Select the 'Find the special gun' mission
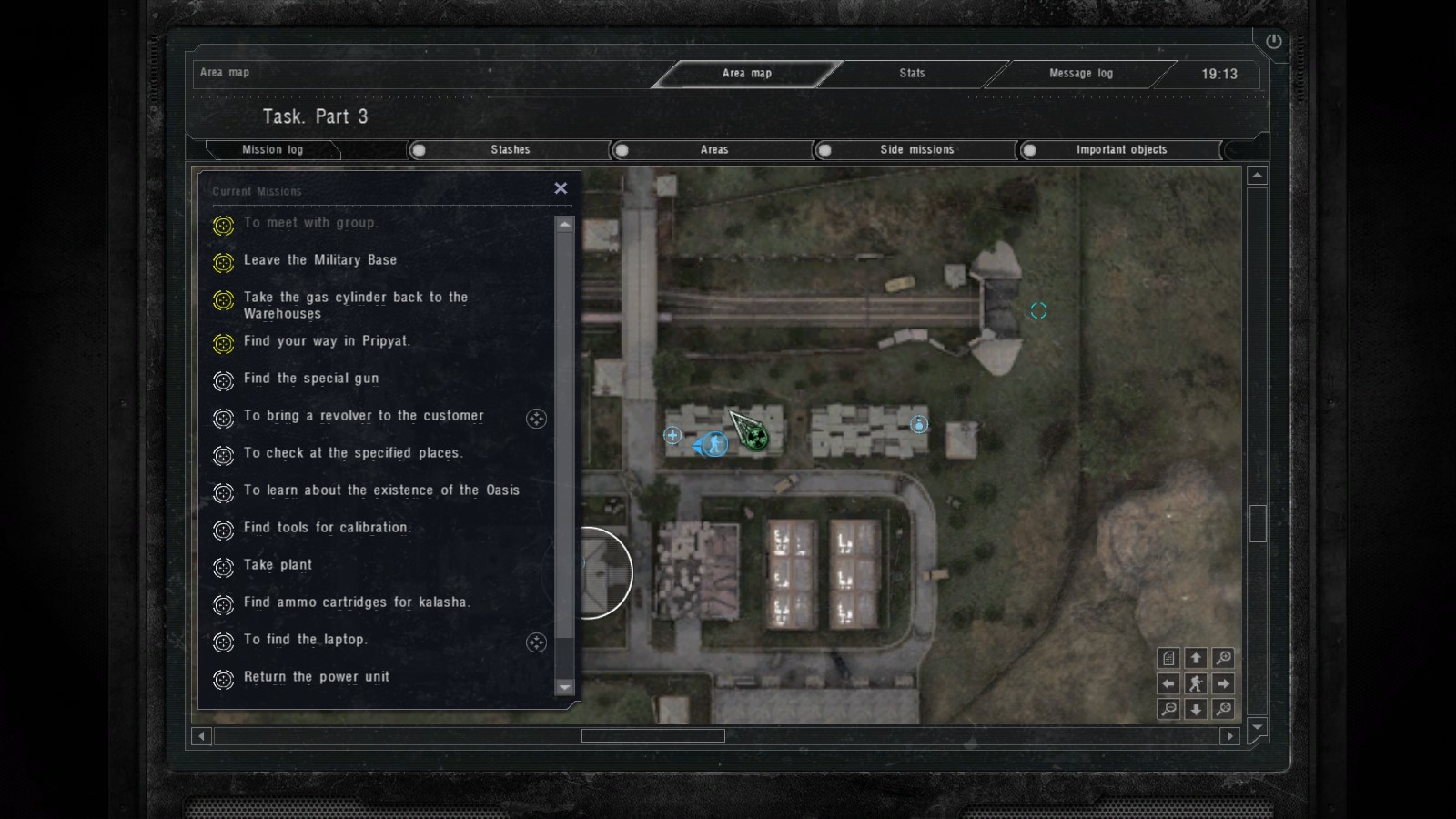The width and height of the screenshot is (1456, 819). click(311, 379)
